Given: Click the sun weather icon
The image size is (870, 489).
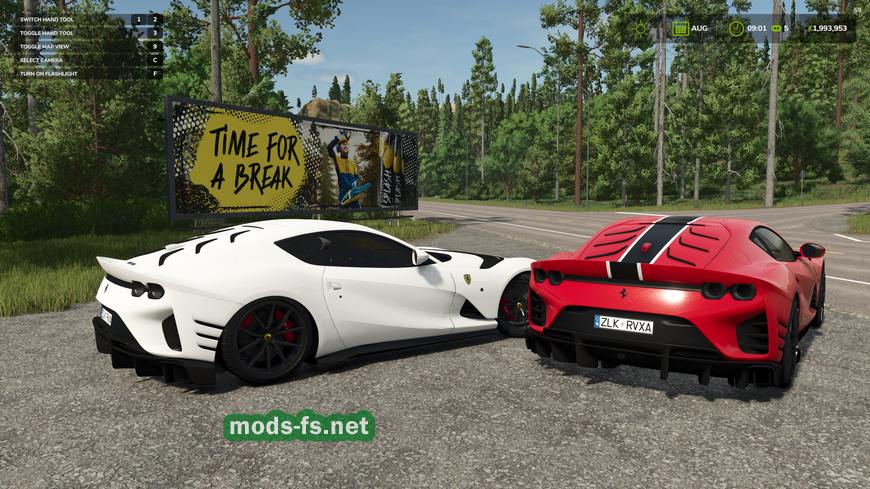Looking at the screenshot, I should [x=641, y=28].
